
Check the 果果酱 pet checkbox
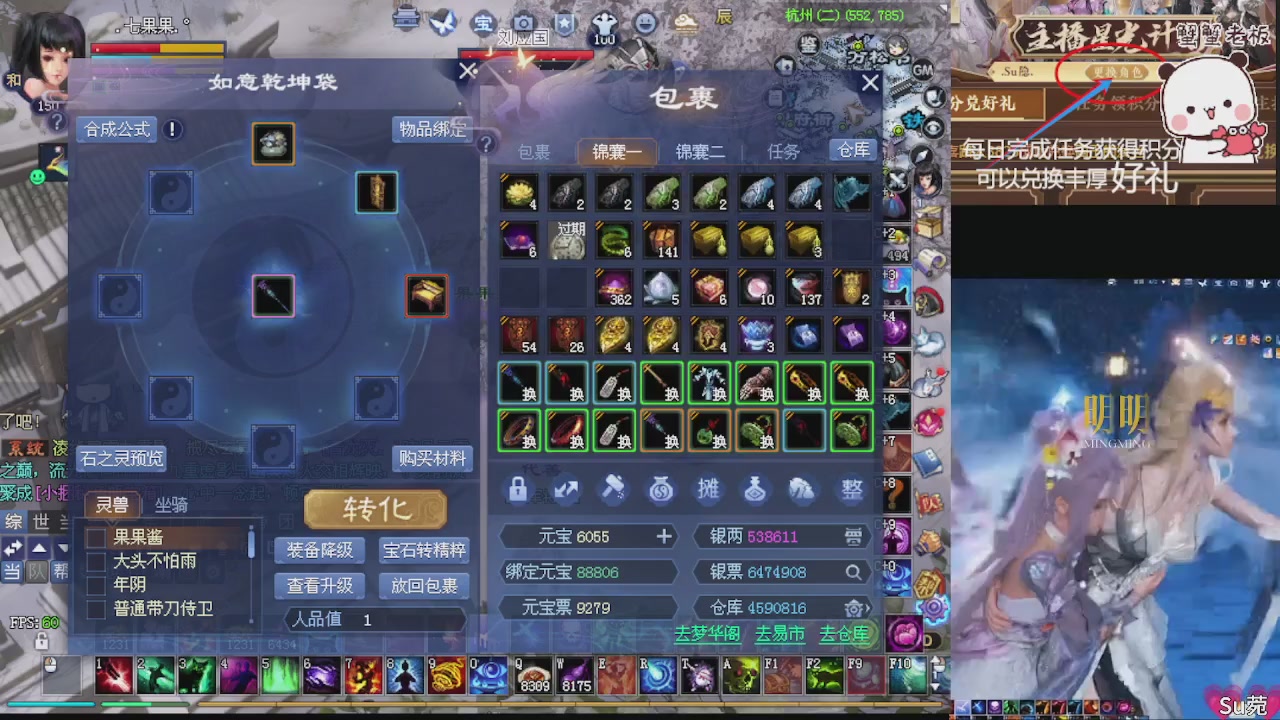pos(97,537)
